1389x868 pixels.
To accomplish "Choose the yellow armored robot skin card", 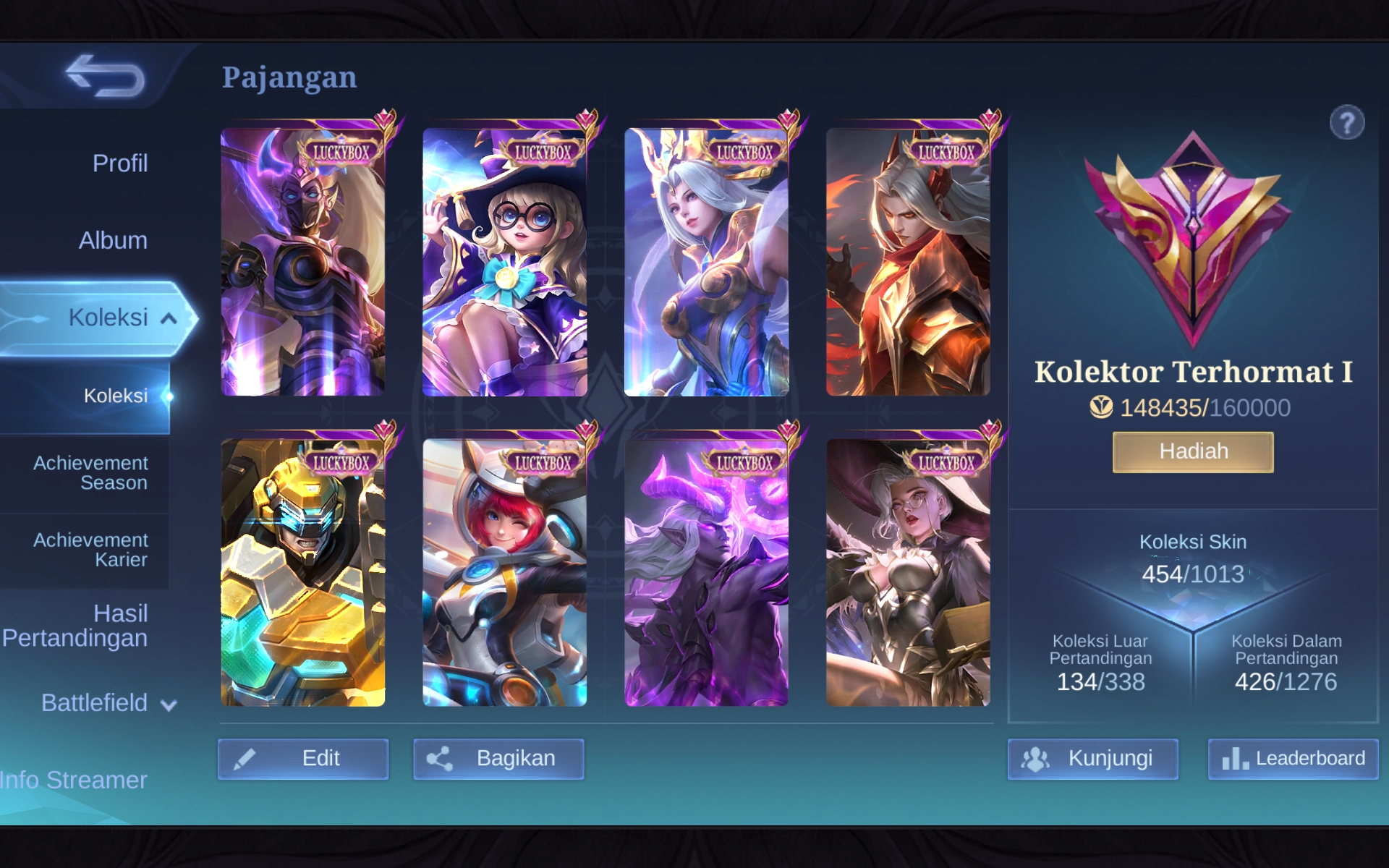I will coord(302,572).
